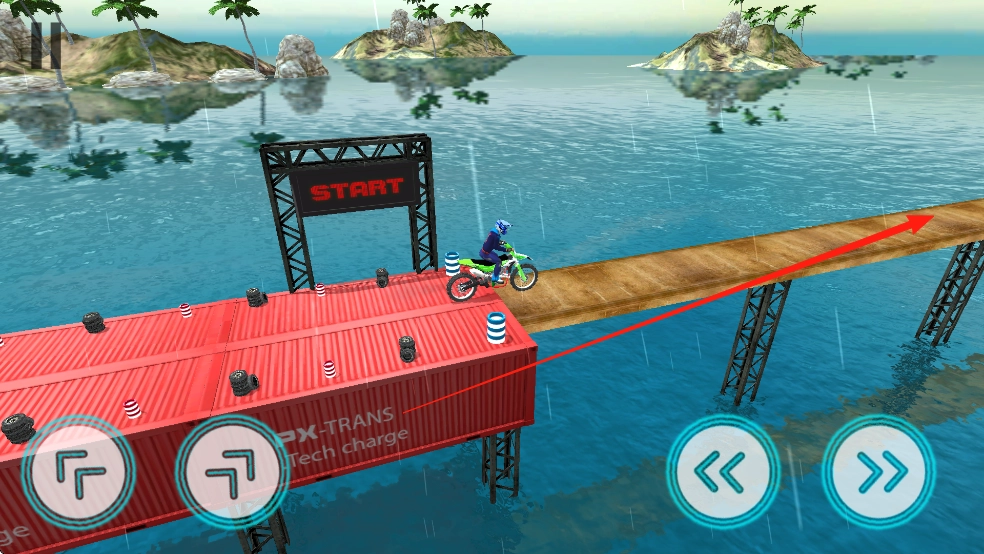Pause the game with the top-left button

pyautogui.click(x=41, y=41)
